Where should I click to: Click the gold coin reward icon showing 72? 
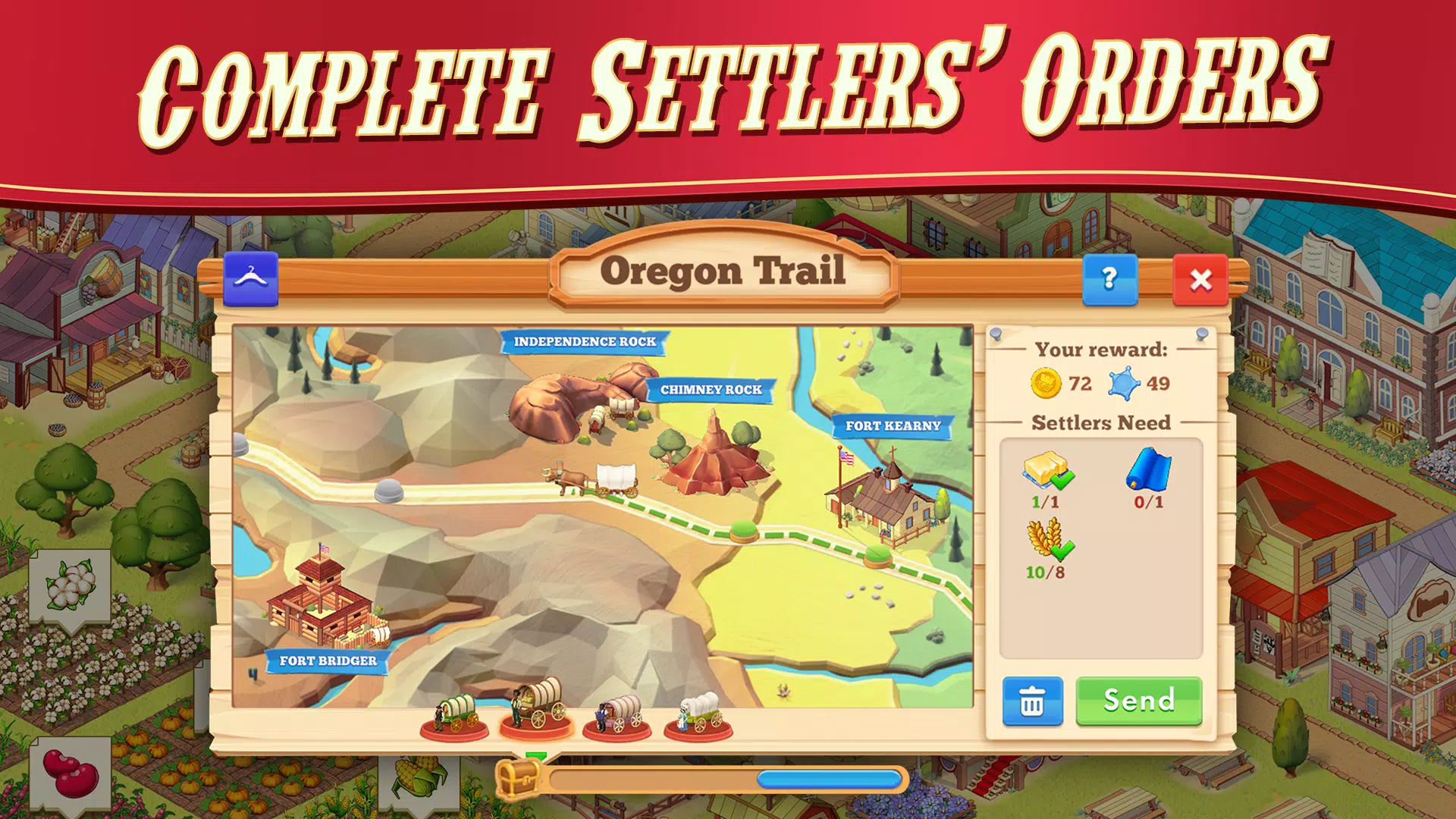1048,383
